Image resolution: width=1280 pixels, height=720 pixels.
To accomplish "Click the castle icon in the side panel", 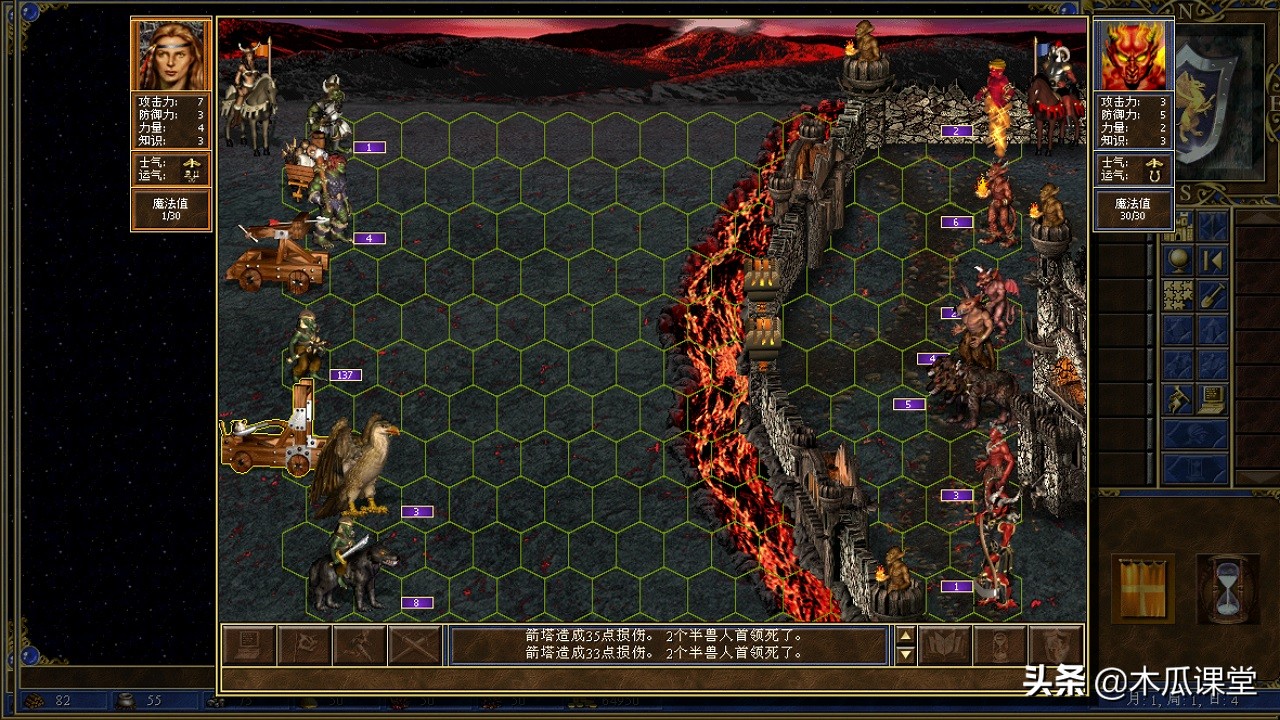I will coord(1178,227).
